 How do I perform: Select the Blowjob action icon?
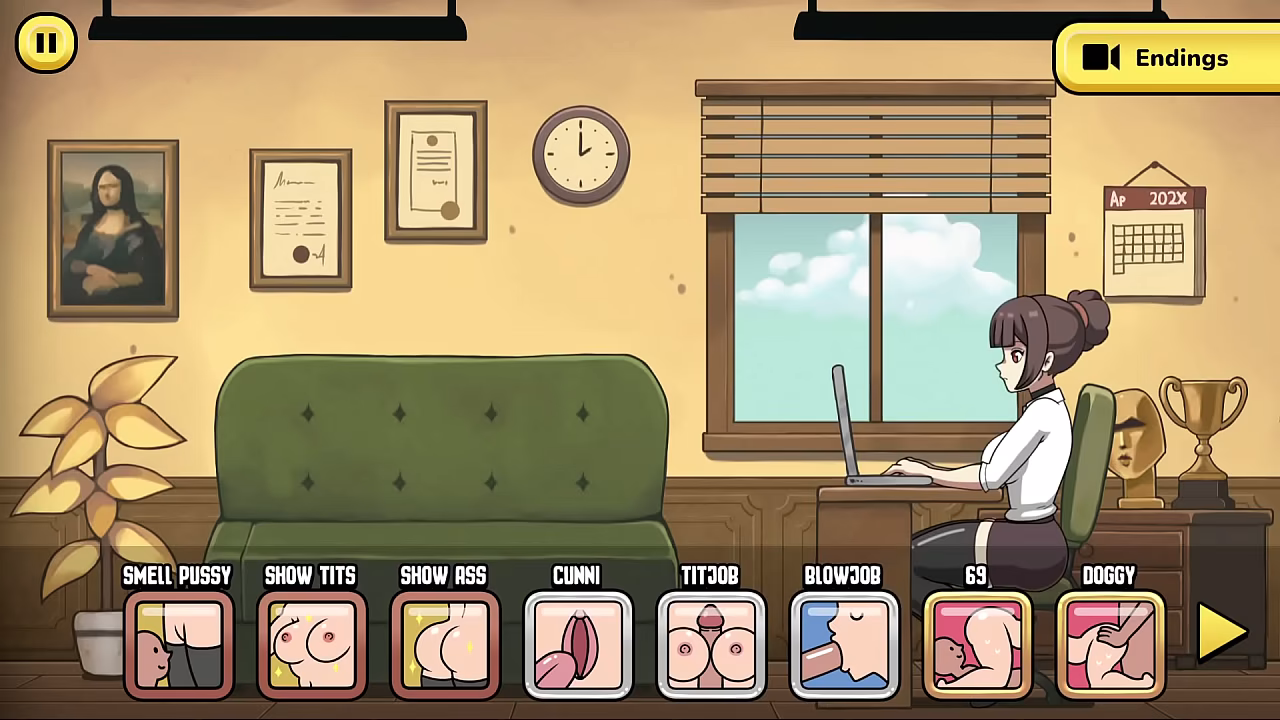[x=844, y=645]
